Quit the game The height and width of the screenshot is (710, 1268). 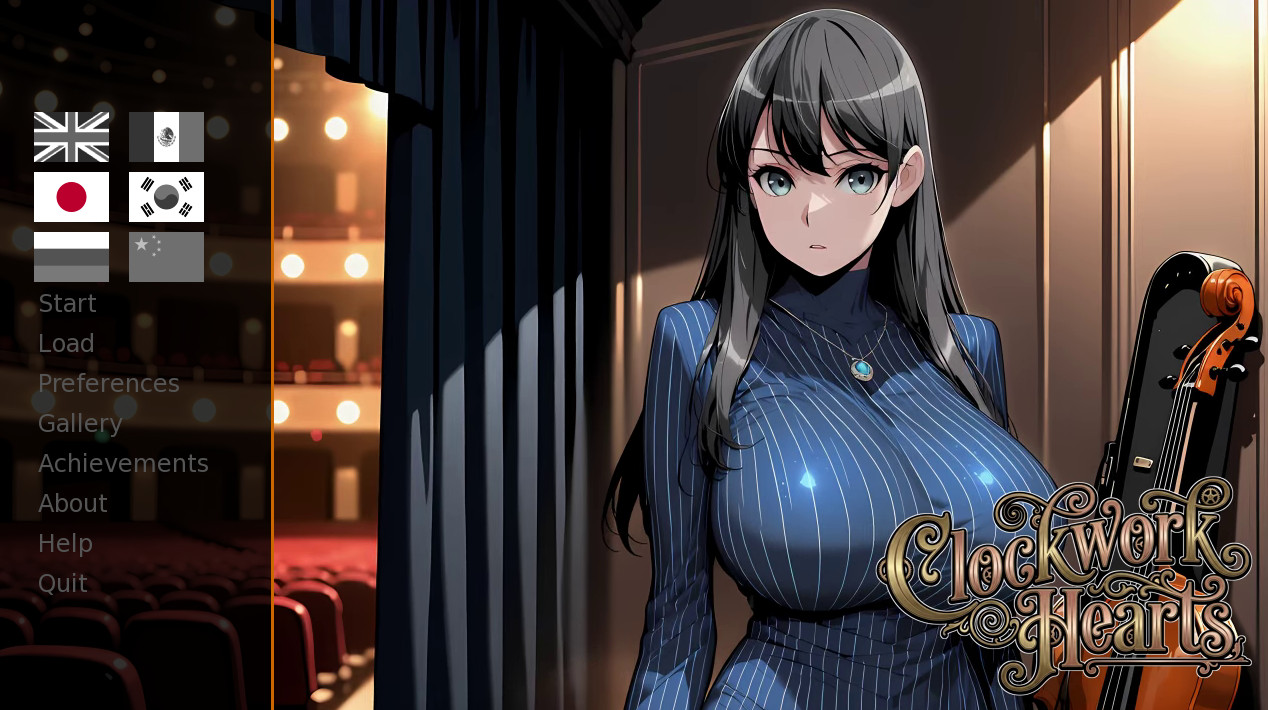pos(63,584)
